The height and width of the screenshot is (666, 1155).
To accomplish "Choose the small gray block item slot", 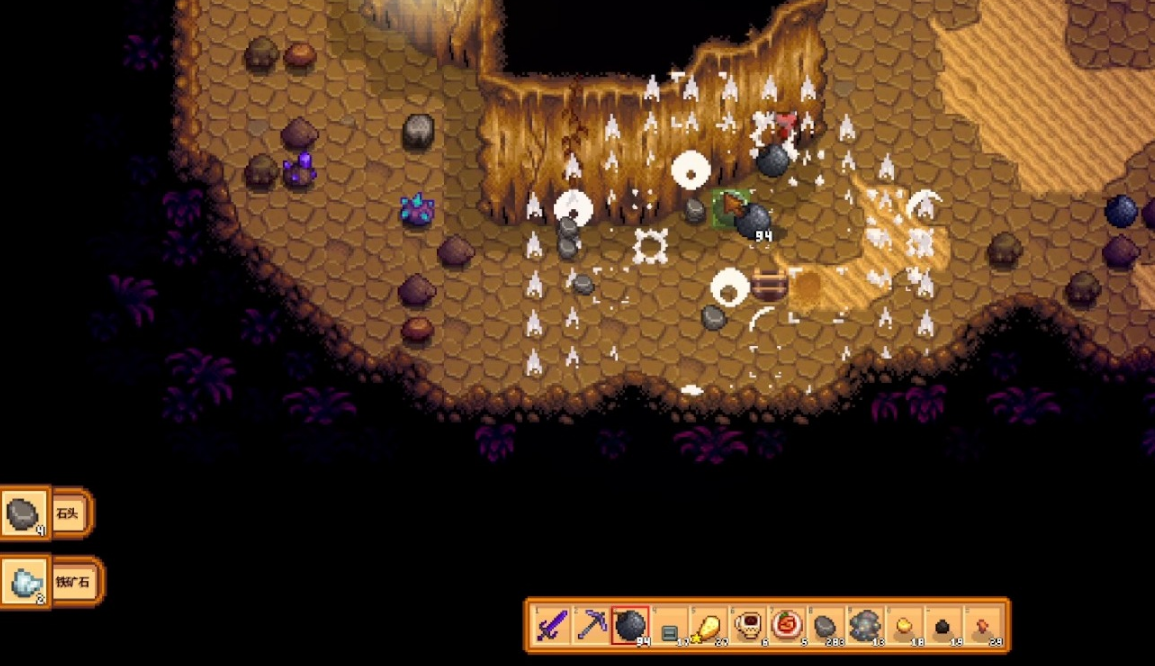I will (670, 626).
